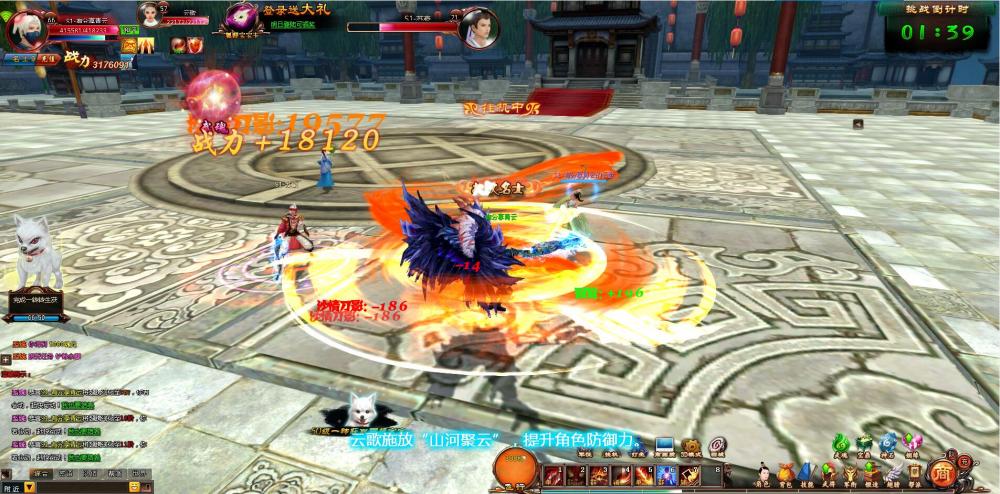Open the white wings menu icon

tap(892, 471)
